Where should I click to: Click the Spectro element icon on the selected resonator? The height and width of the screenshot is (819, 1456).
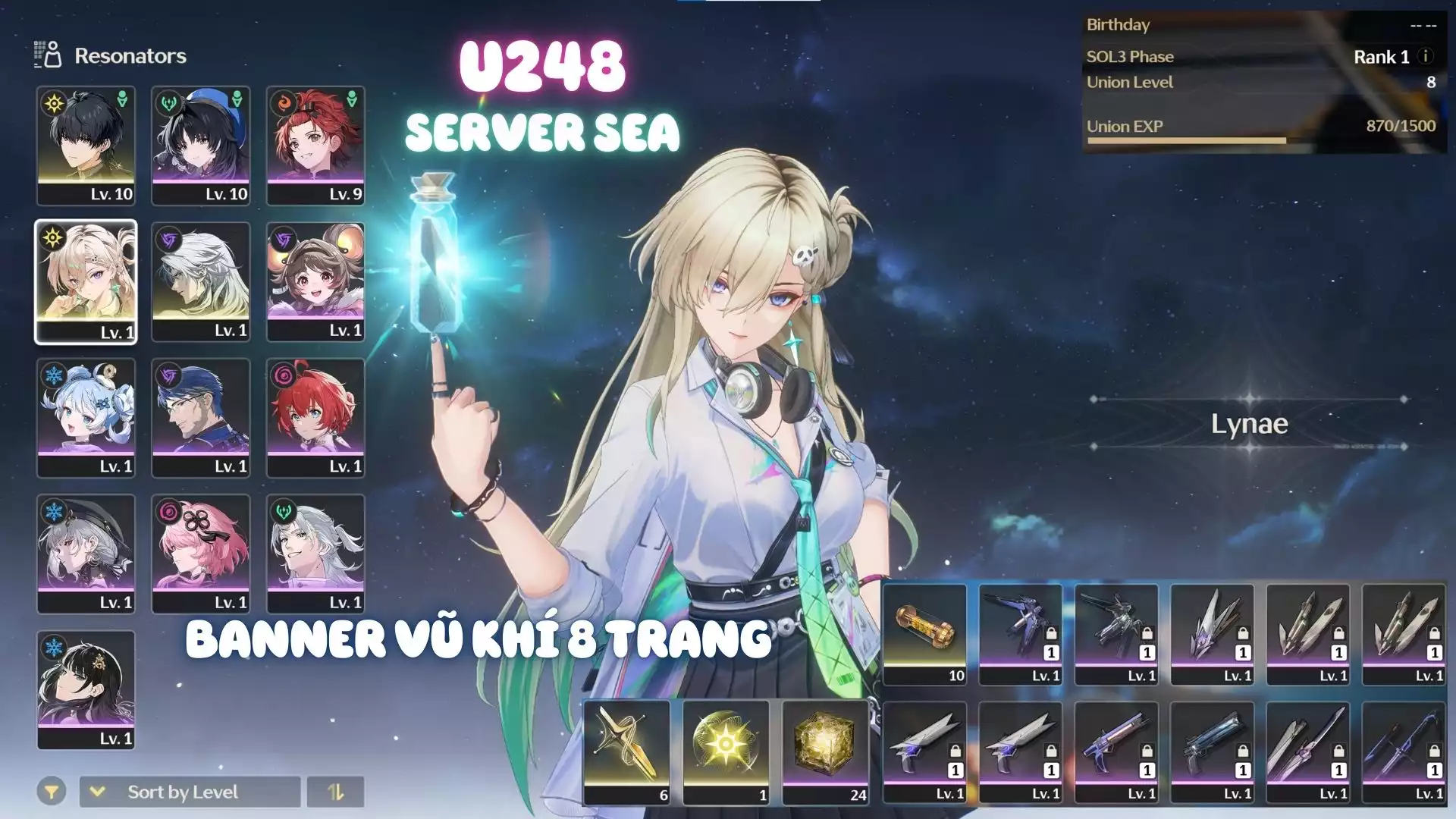54,239
